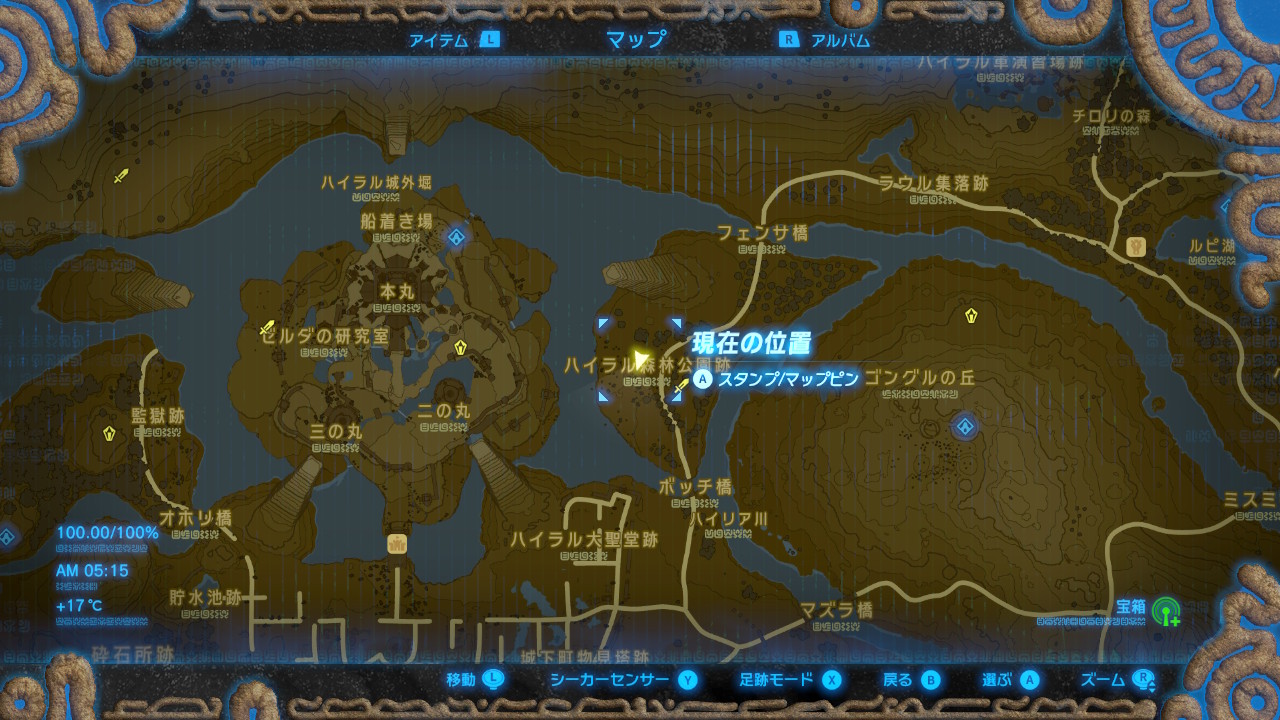
Task: Click the sword icon near ゼルダの研究室
Action: click(x=266, y=326)
